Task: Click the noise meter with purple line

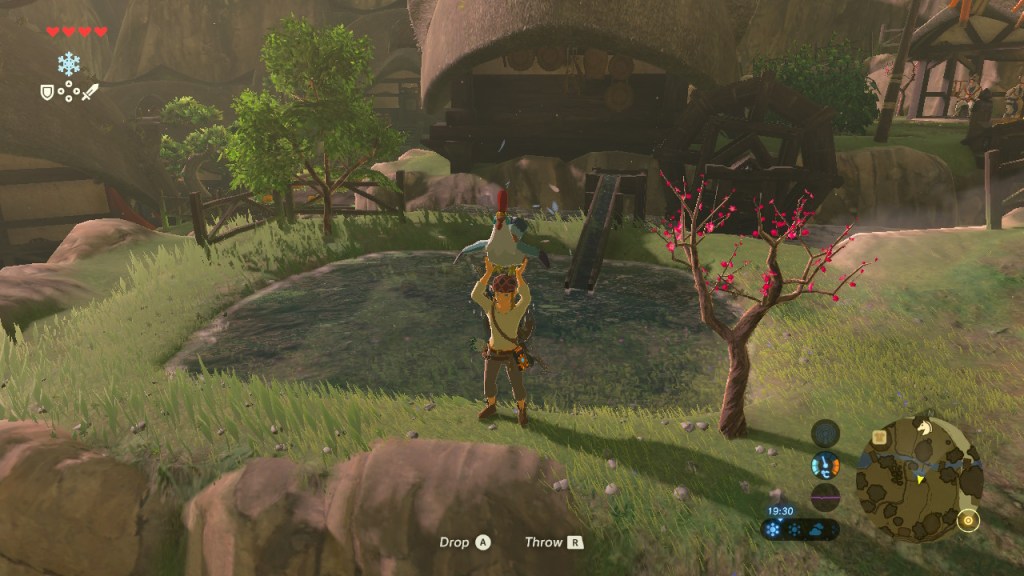Action: pyautogui.click(x=825, y=497)
